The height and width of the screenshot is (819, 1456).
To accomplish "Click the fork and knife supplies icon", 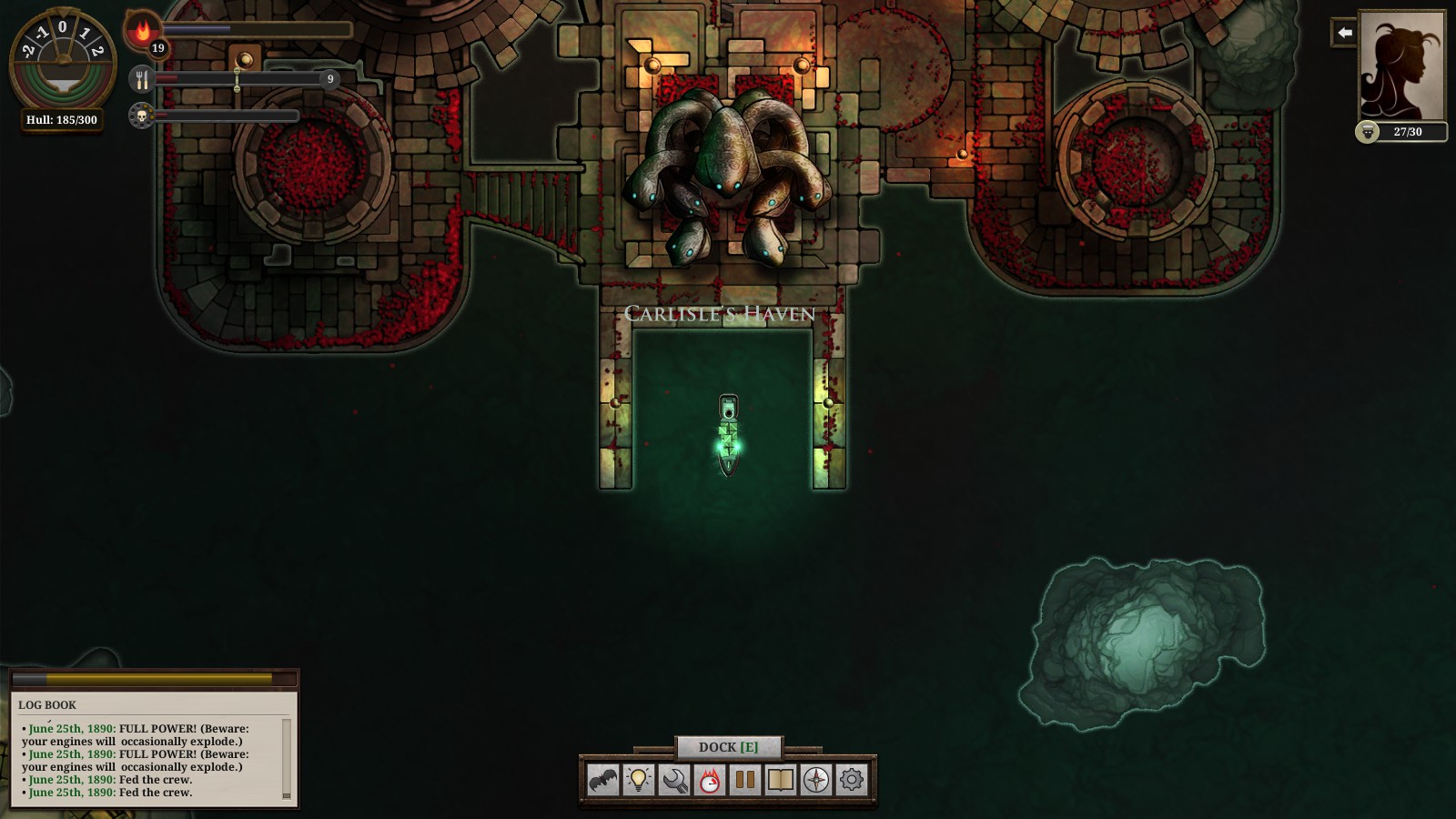I will (x=142, y=79).
